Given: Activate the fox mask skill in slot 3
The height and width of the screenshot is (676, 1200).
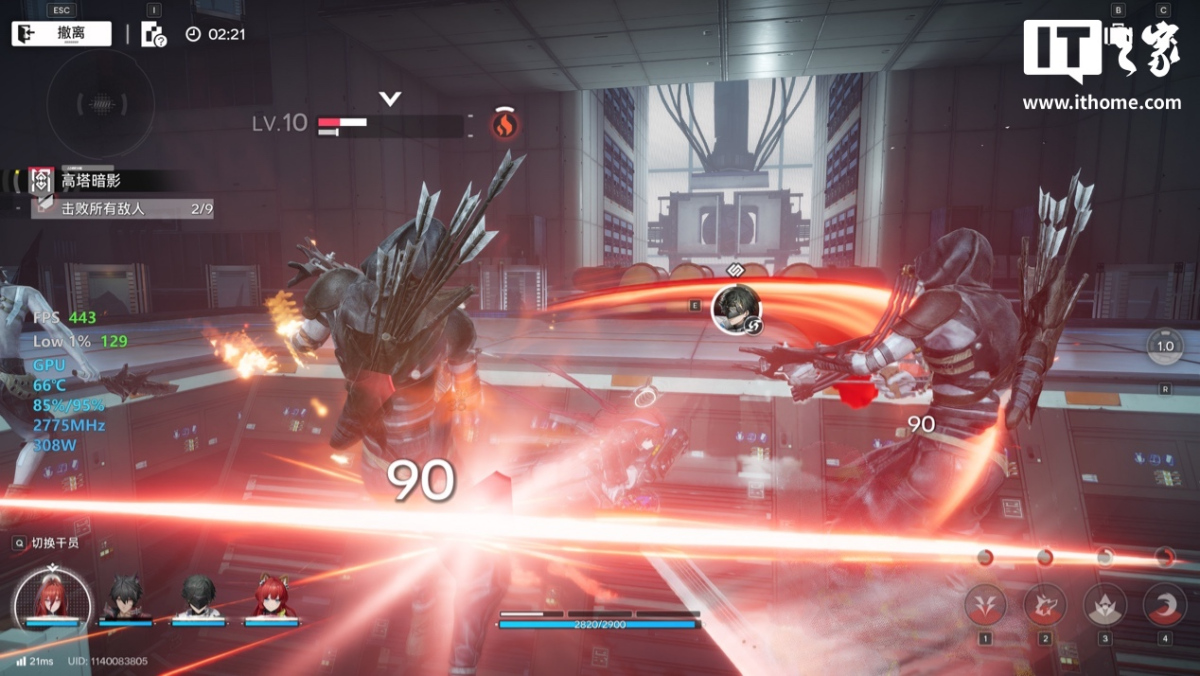Looking at the screenshot, I should 1105,604.
